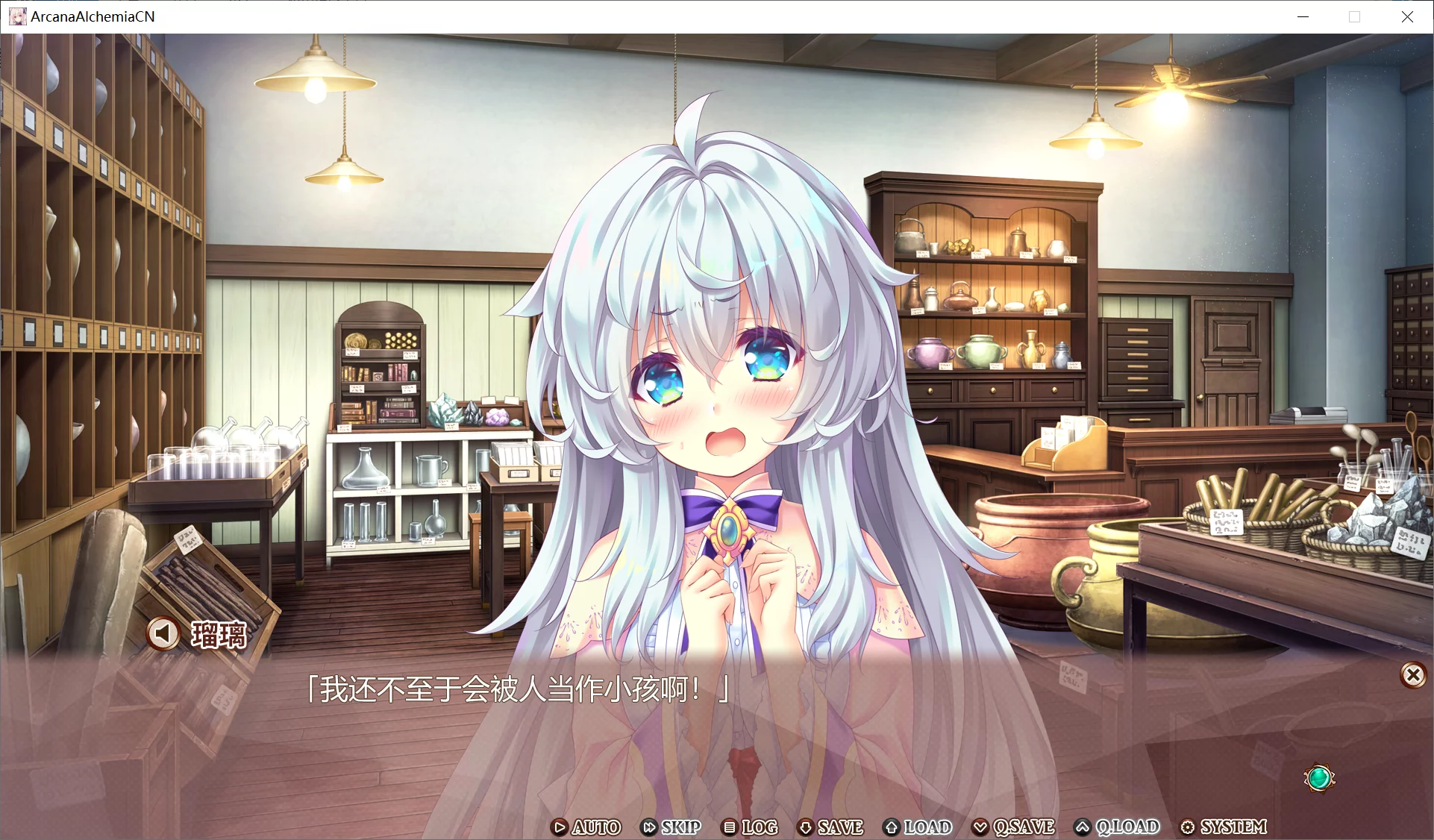Replay 瑠璃's voice via the speaker icon
This screenshot has width=1434, height=840.
click(163, 633)
